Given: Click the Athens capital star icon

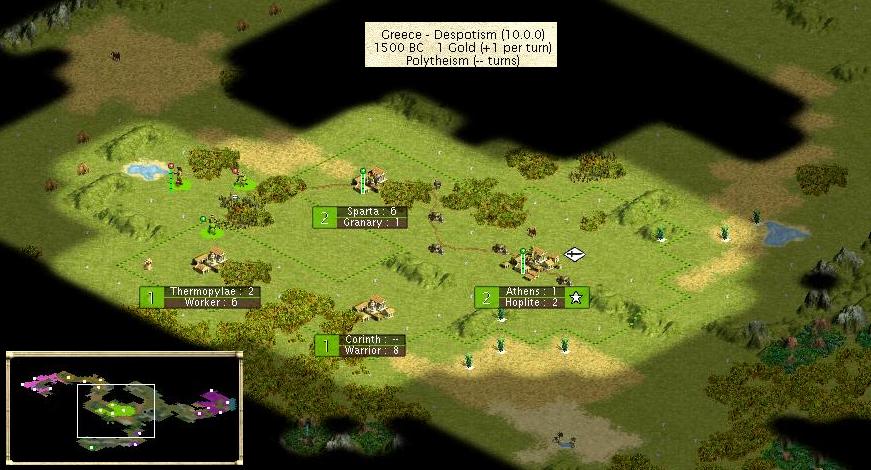Looking at the screenshot, I should [x=576, y=297].
